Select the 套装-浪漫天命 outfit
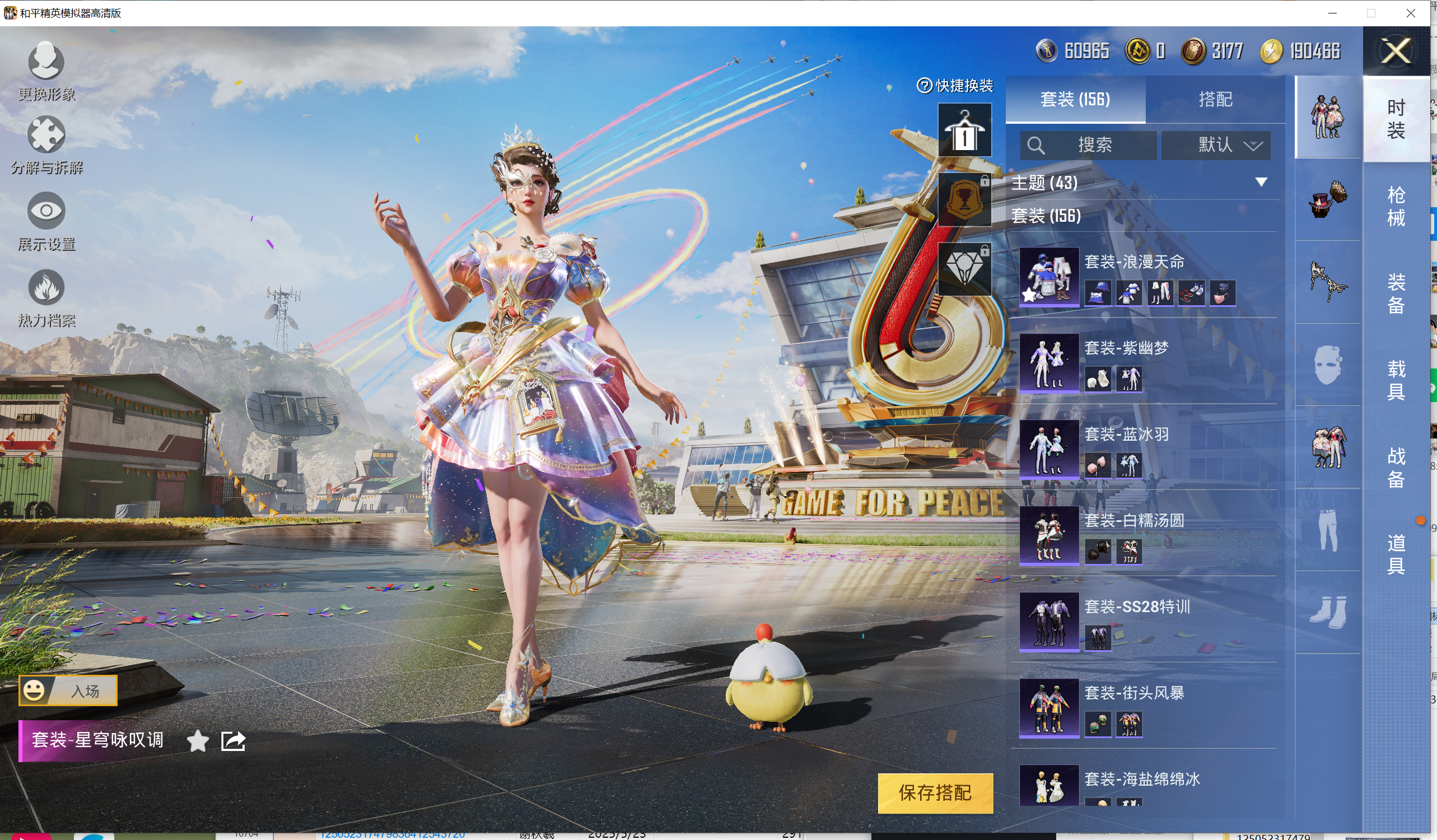Image resolution: width=1437 pixels, height=840 pixels. click(1049, 277)
